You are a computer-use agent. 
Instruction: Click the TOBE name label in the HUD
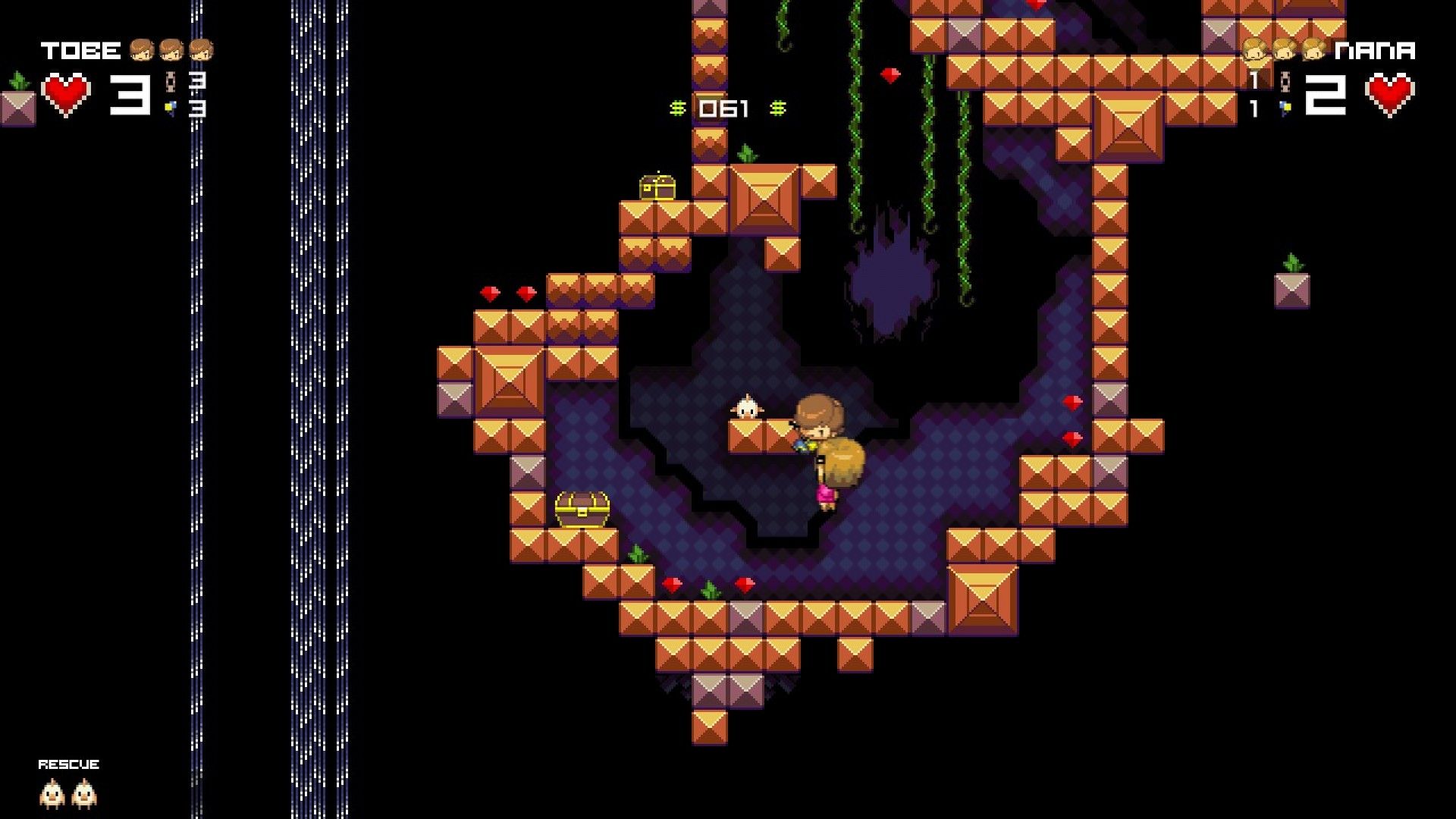click(x=80, y=49)
